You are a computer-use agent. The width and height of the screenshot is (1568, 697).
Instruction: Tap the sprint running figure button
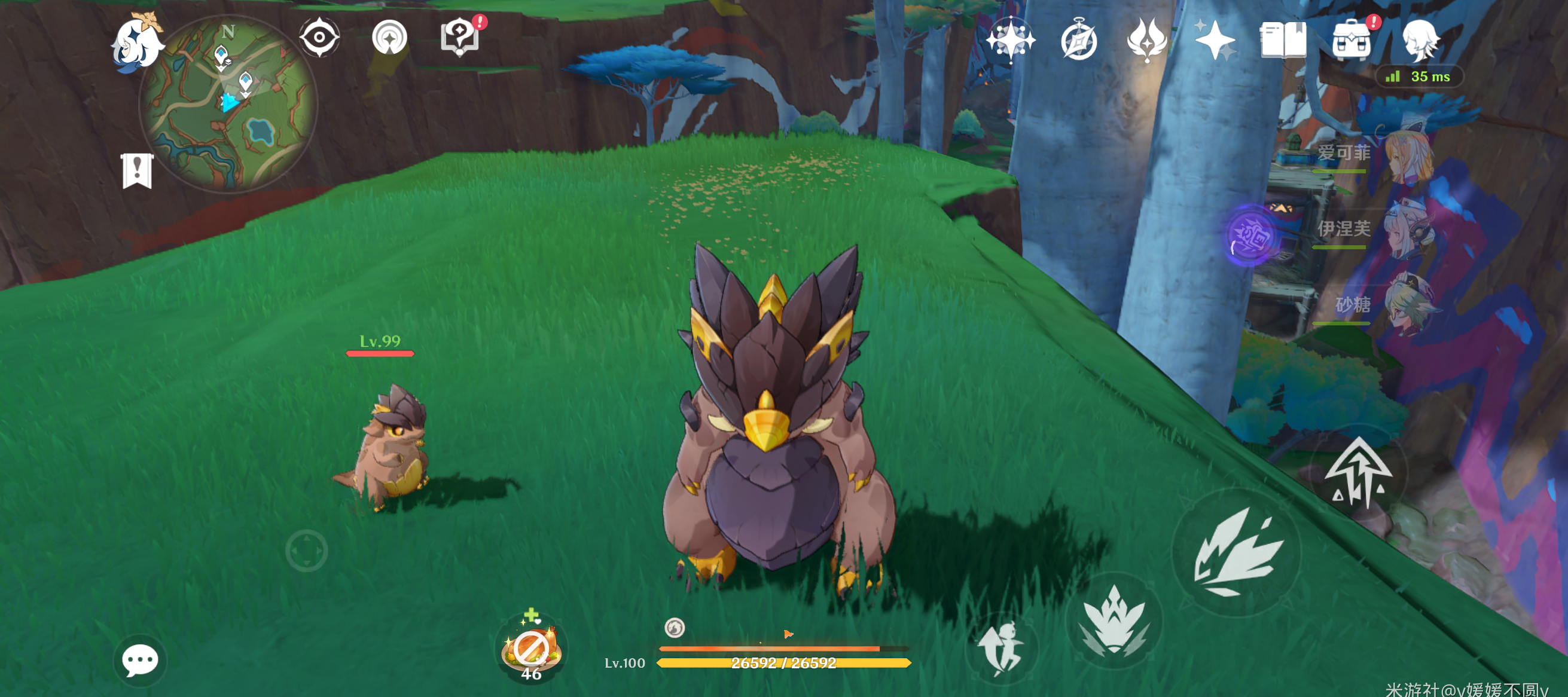(1001, 649)
